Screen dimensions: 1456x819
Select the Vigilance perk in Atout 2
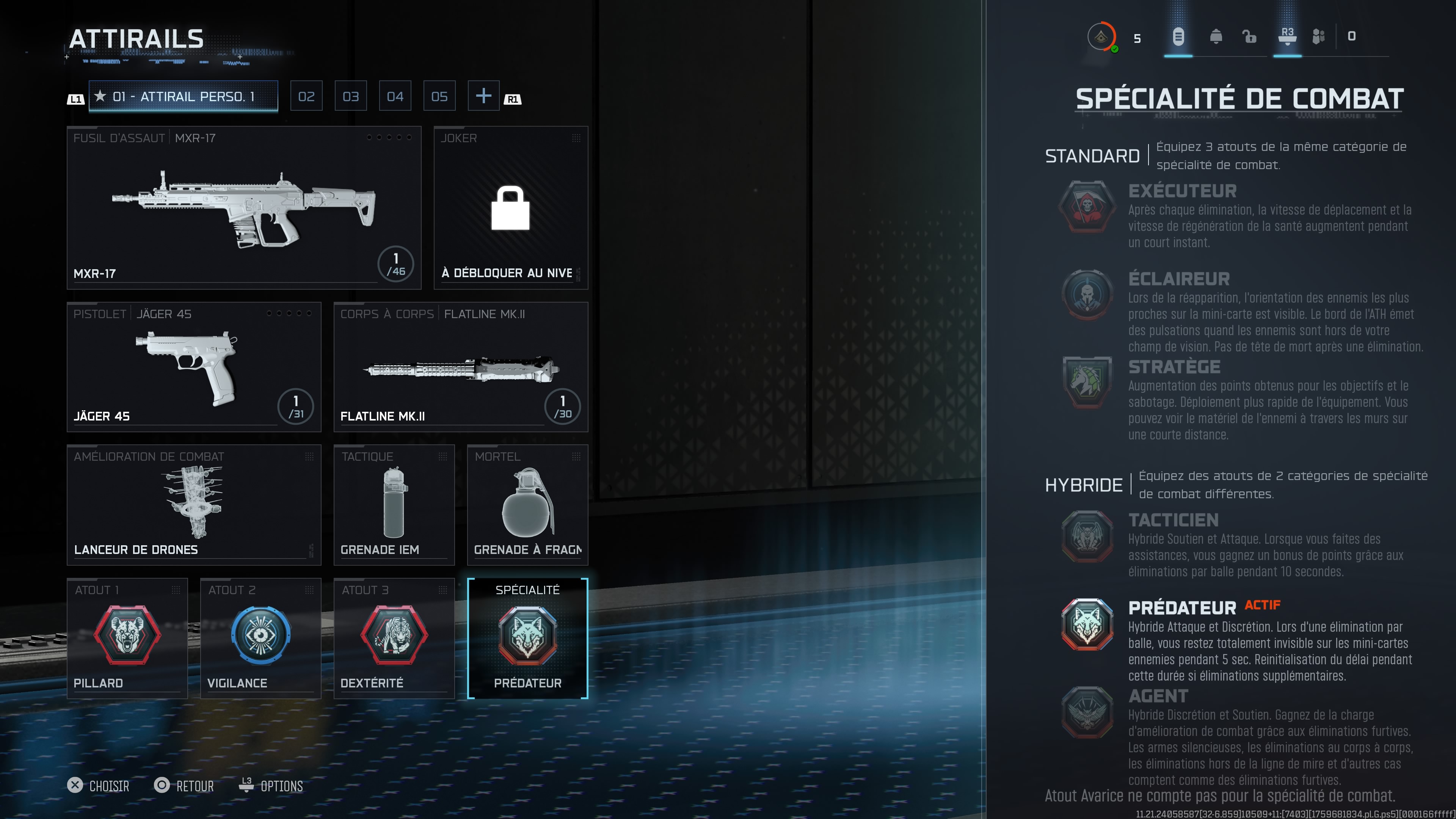[x=260, y=638]
